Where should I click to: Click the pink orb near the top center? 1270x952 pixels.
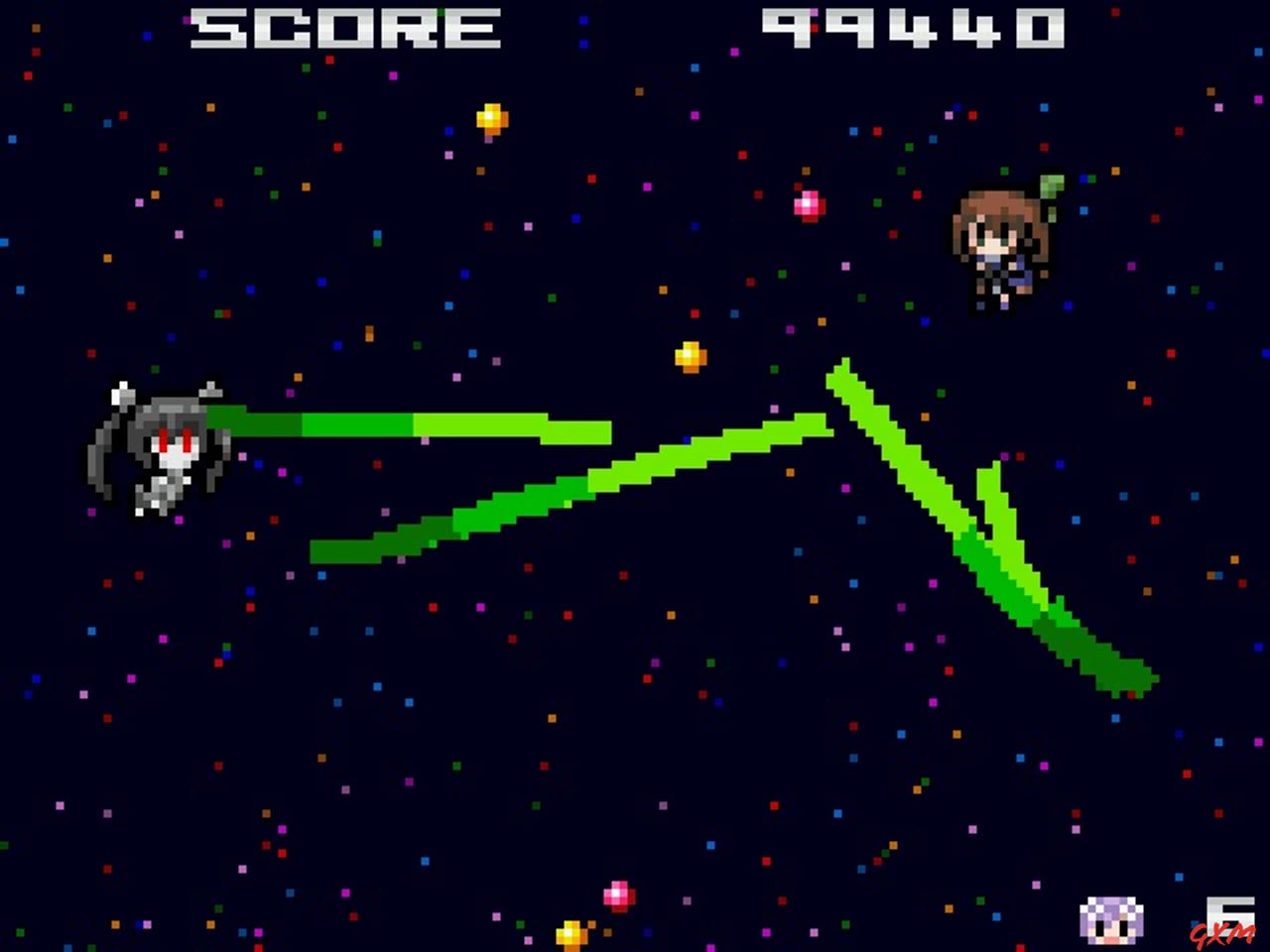pyautogui.click(x=807, y=204)
